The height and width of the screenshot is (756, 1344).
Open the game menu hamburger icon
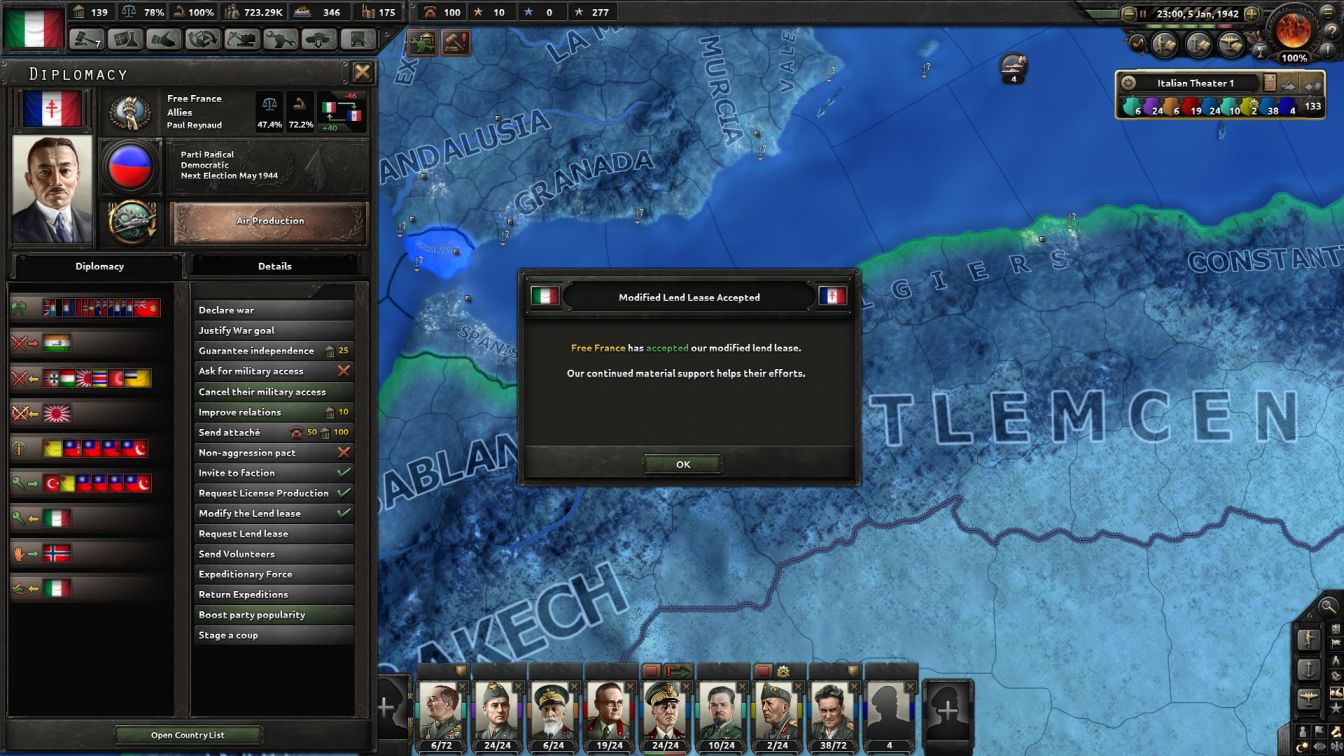click(x=1327, y=13)
